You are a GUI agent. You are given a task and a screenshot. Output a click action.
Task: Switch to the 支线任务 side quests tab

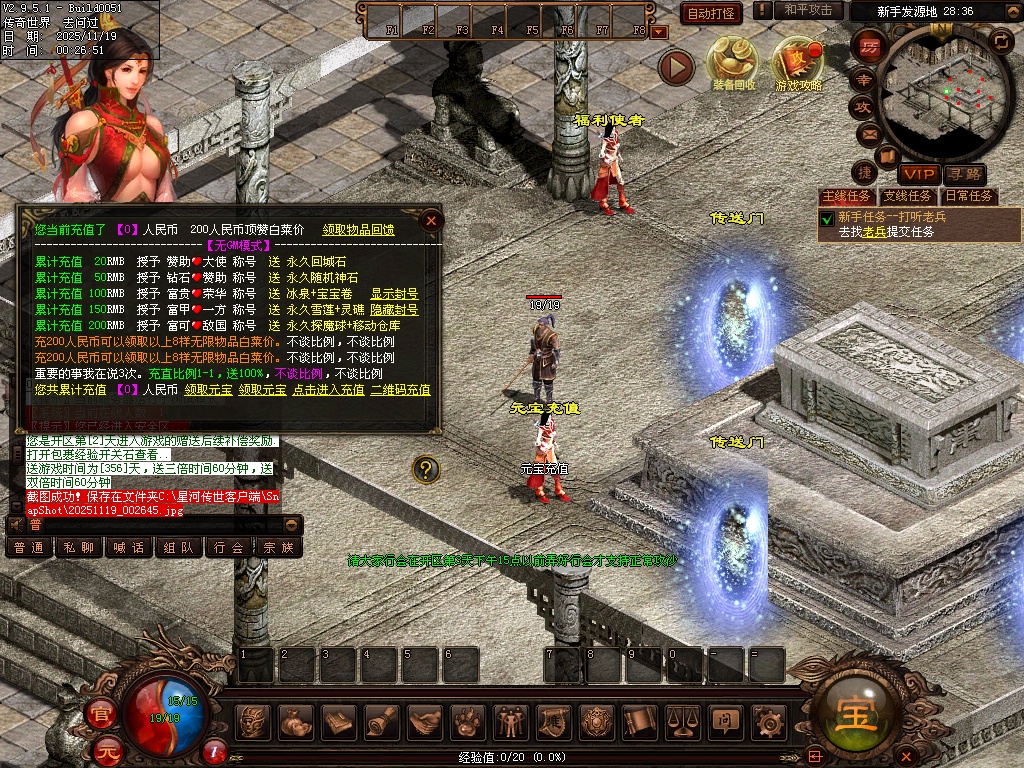[x=907, y=196]
